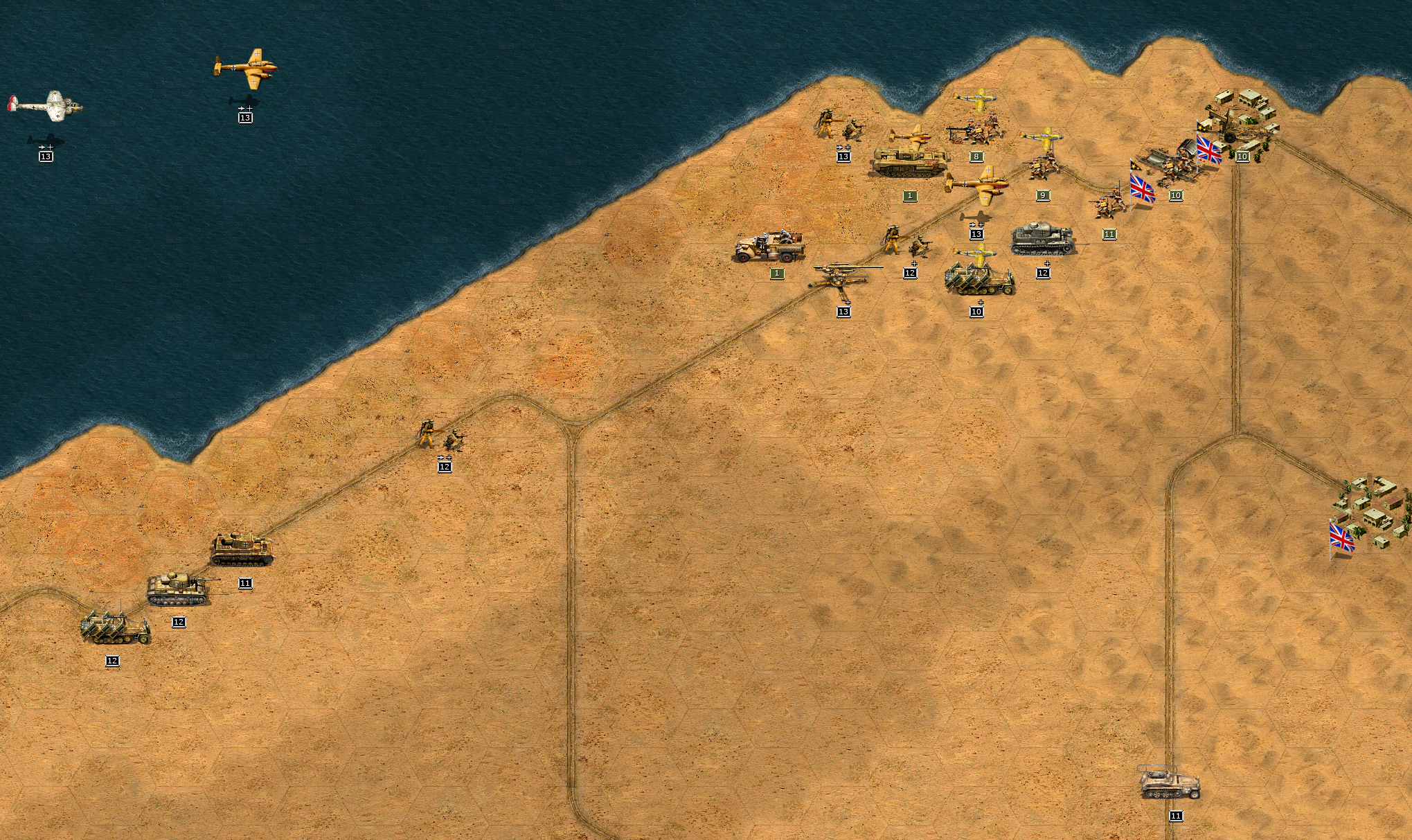Choose the rocket launcher half-track with strength 12
The width and height of the screenshot is (1412, 840).
pos(115,628)
